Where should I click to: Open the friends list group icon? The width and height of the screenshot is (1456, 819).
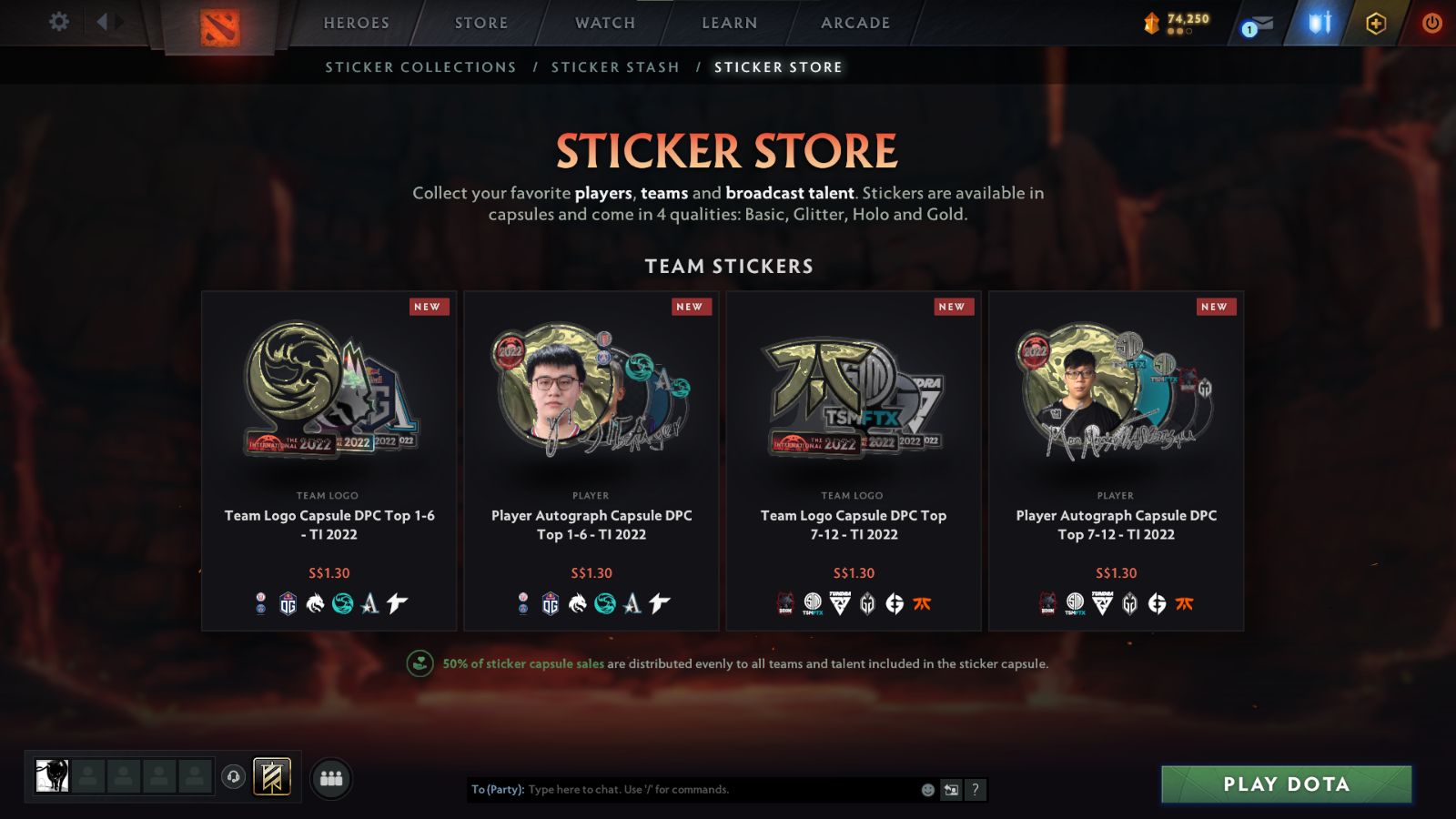pyautogui.click(x=332, y=777)
